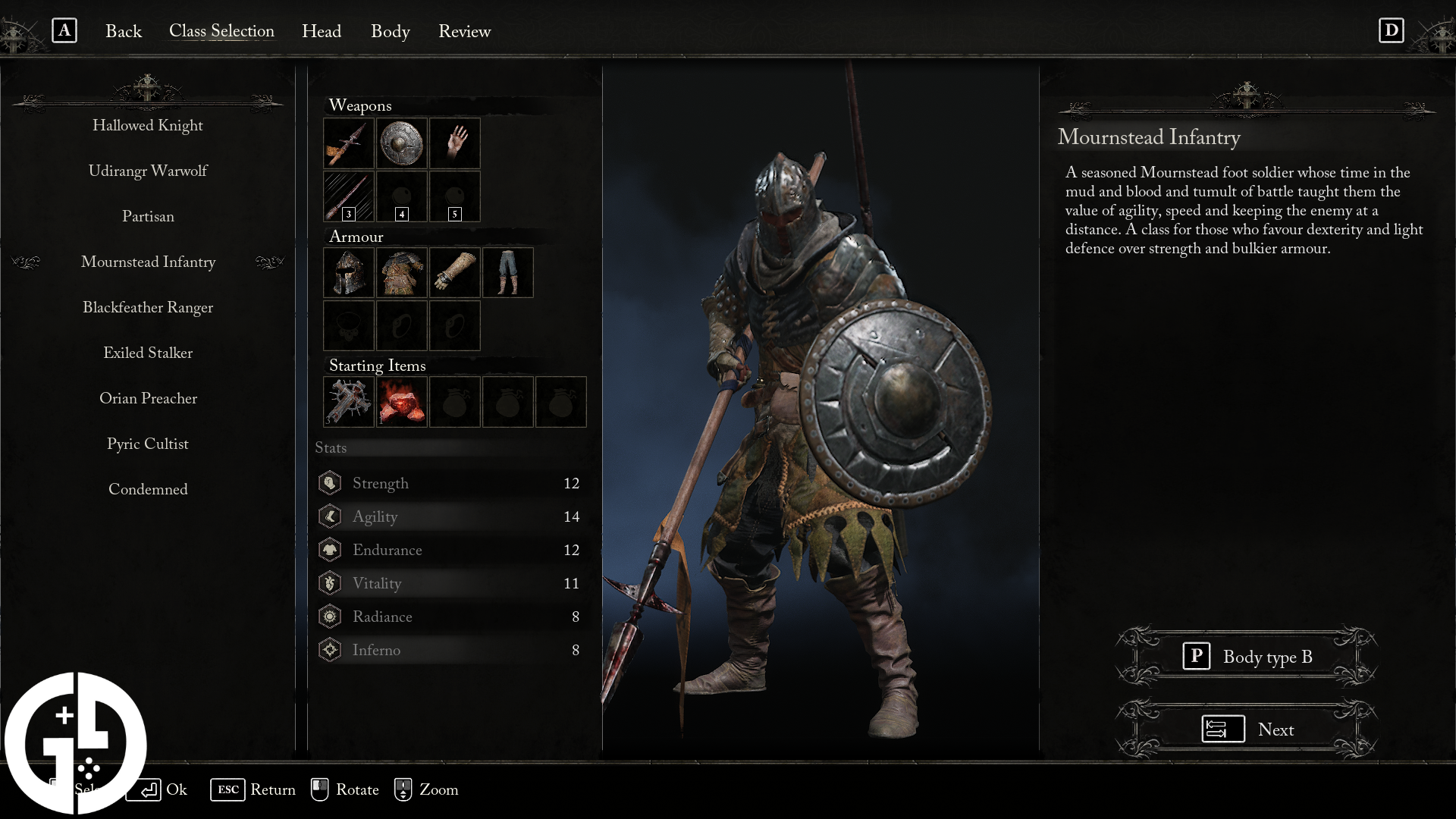This screenshot has height=819, width=1456.
Task: Select the Pyric Cultist class
Action: coord(148,444)
